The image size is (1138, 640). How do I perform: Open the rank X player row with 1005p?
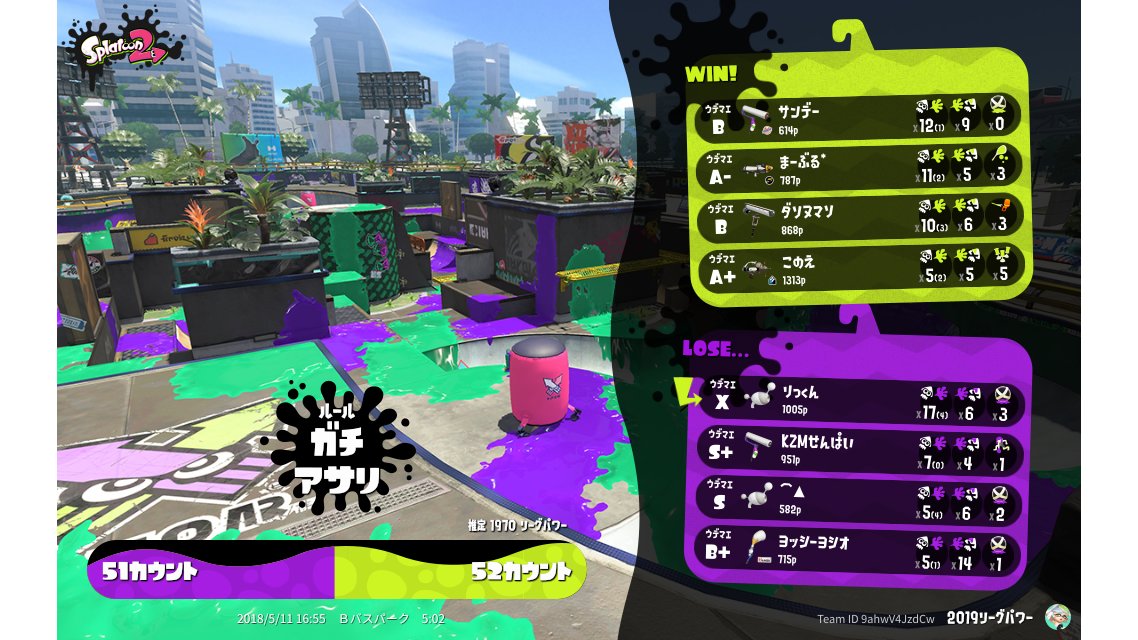[862, 398]
